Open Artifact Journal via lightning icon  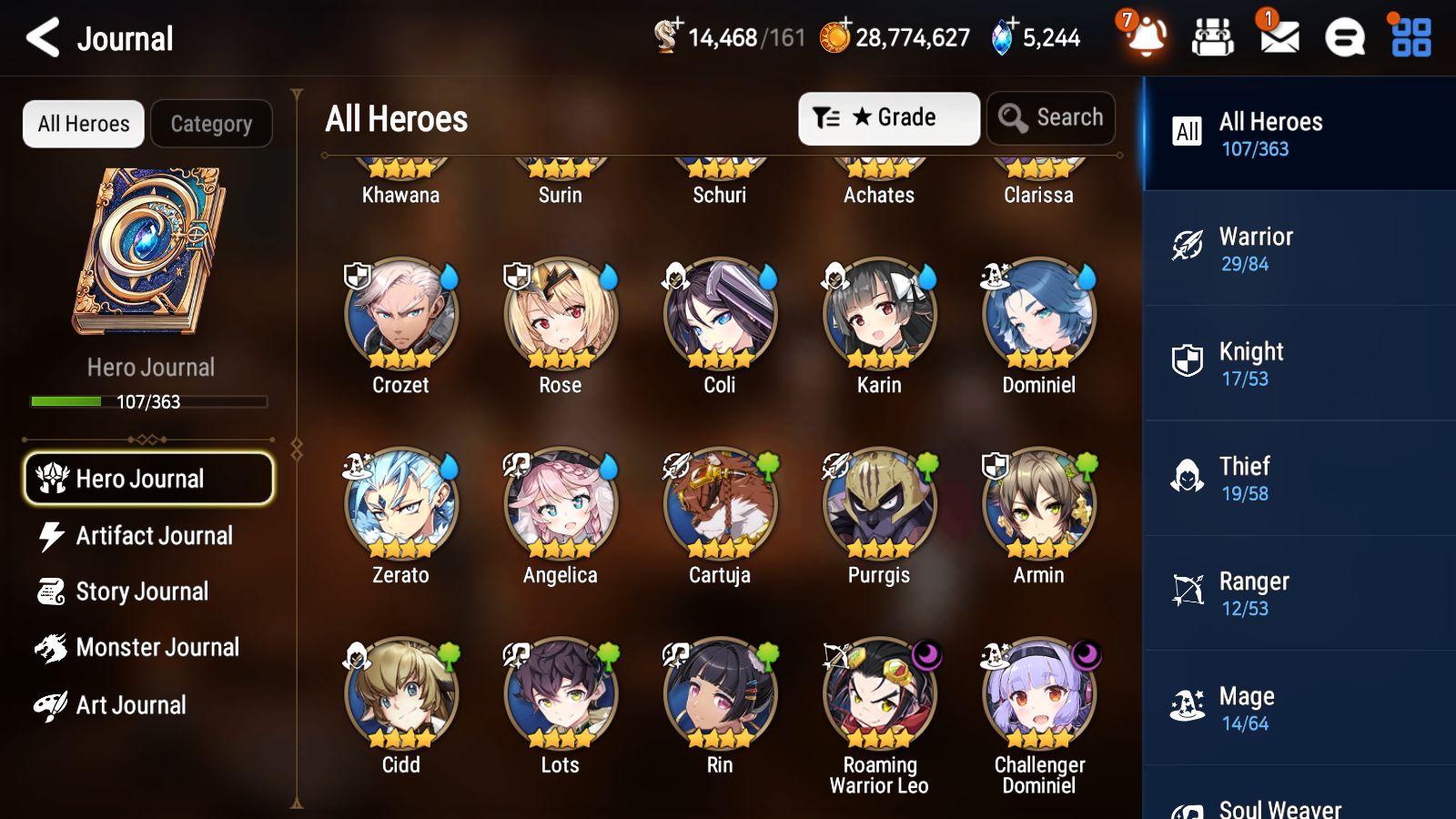point(54,536)
